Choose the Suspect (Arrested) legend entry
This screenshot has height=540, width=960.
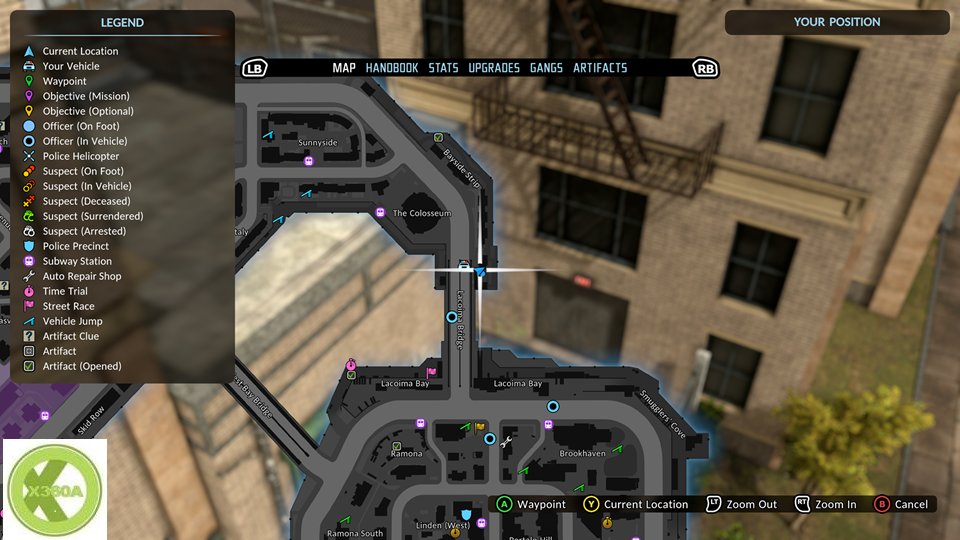[84, 231]
